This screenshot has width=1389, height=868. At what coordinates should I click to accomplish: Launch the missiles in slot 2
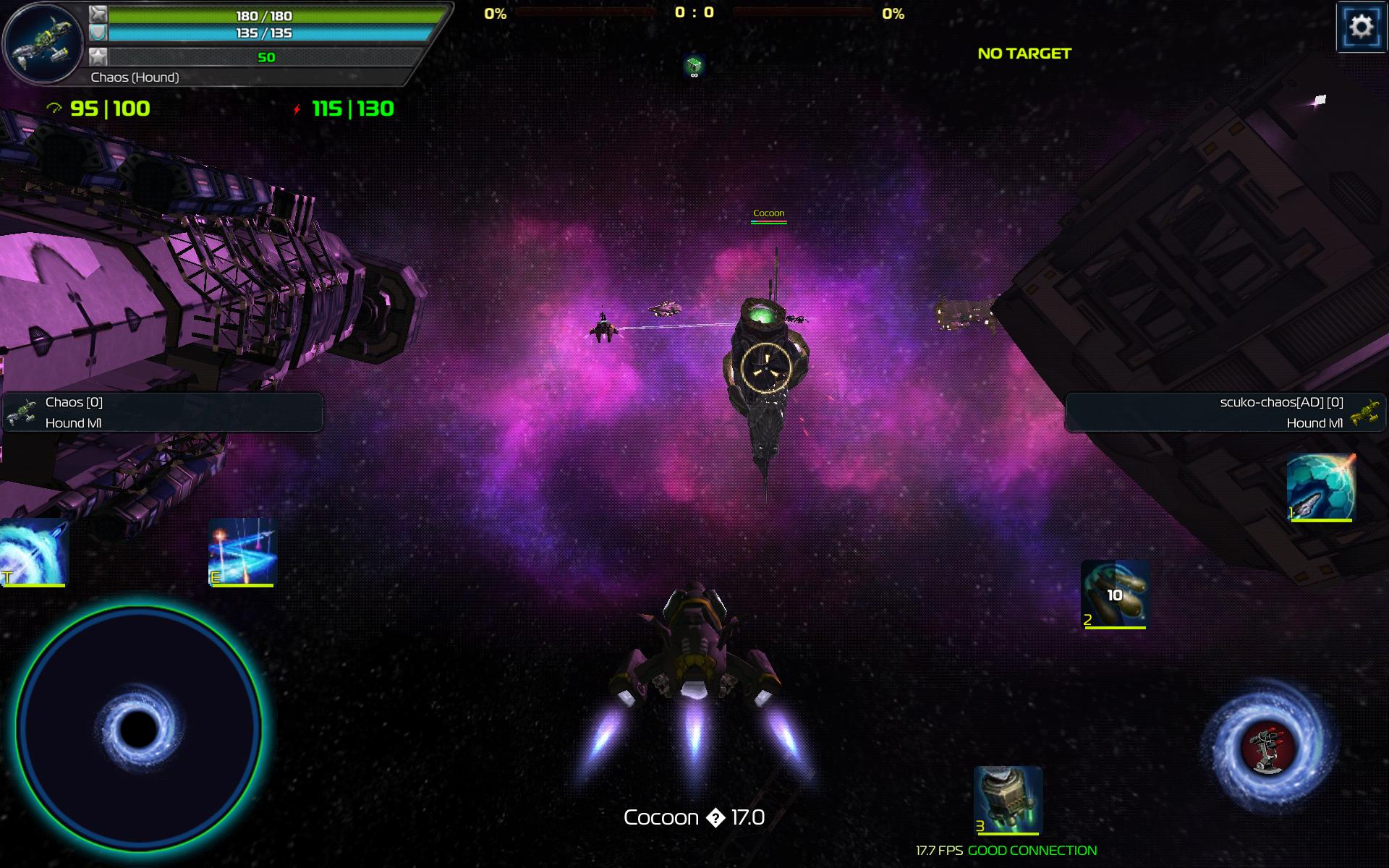coord(1115,594)
